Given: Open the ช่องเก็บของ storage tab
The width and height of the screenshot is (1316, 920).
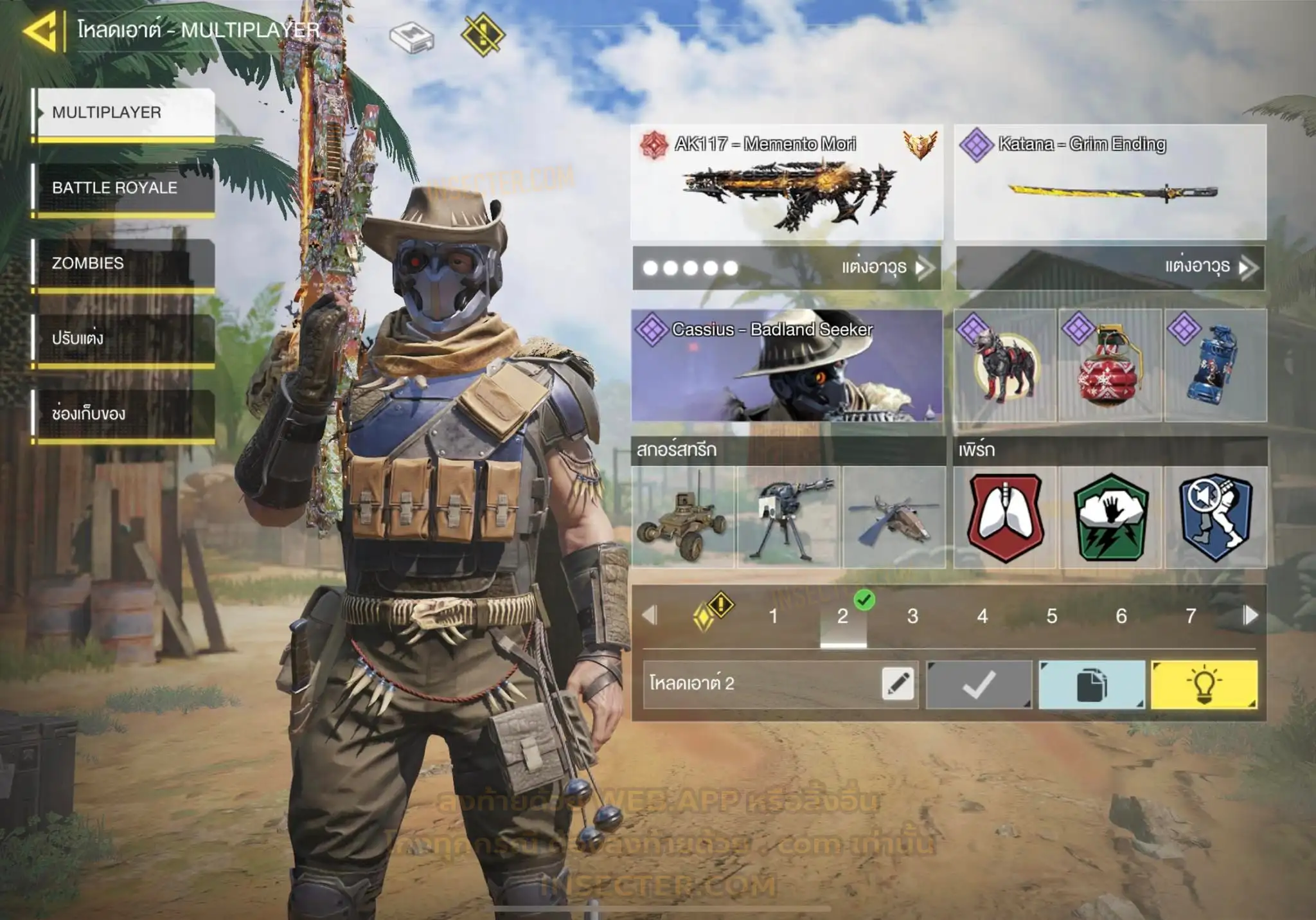Looking at the screenshot, I should (x=124, y=414).
